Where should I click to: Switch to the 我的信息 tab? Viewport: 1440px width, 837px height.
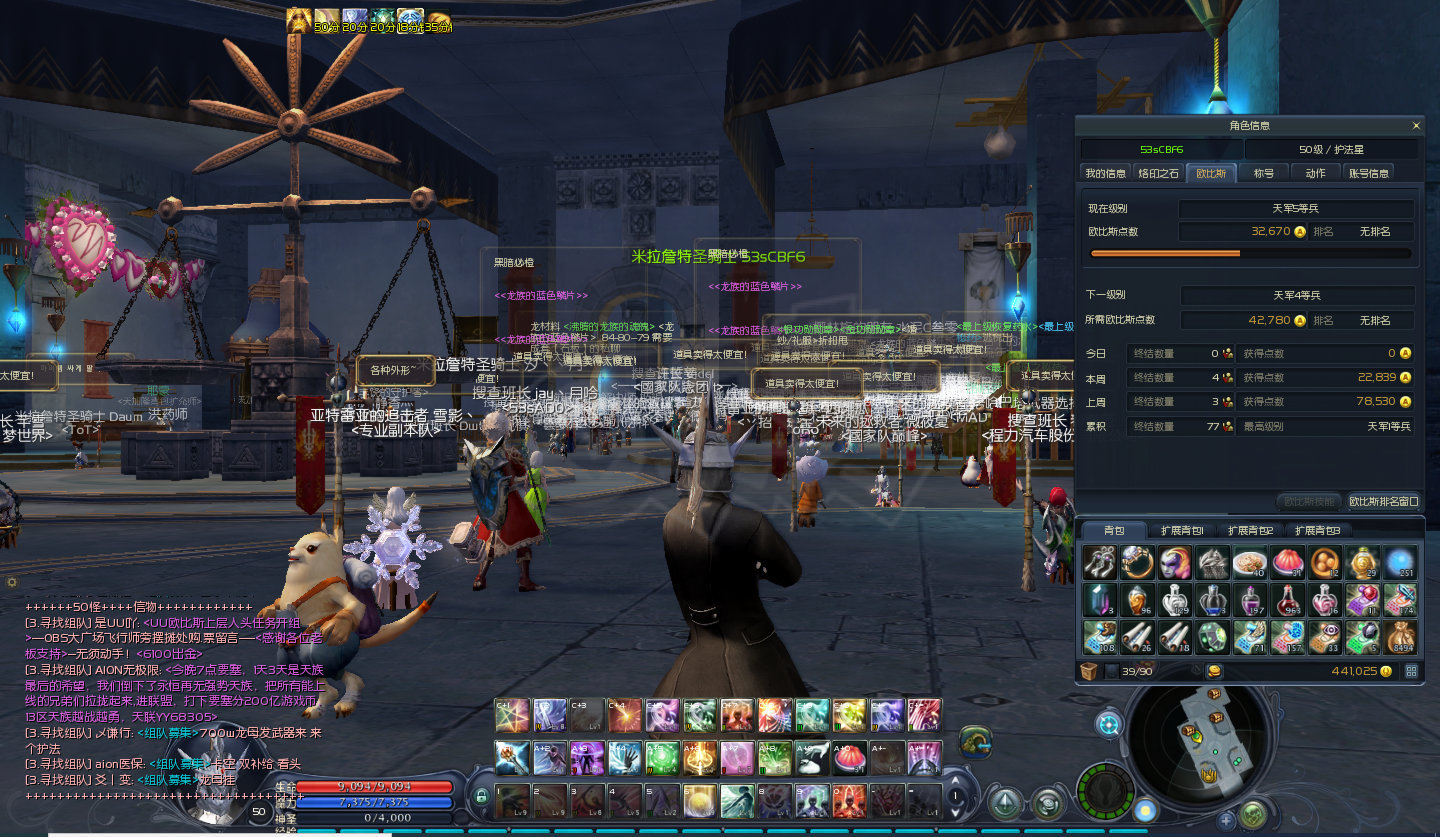[1105, 173]
